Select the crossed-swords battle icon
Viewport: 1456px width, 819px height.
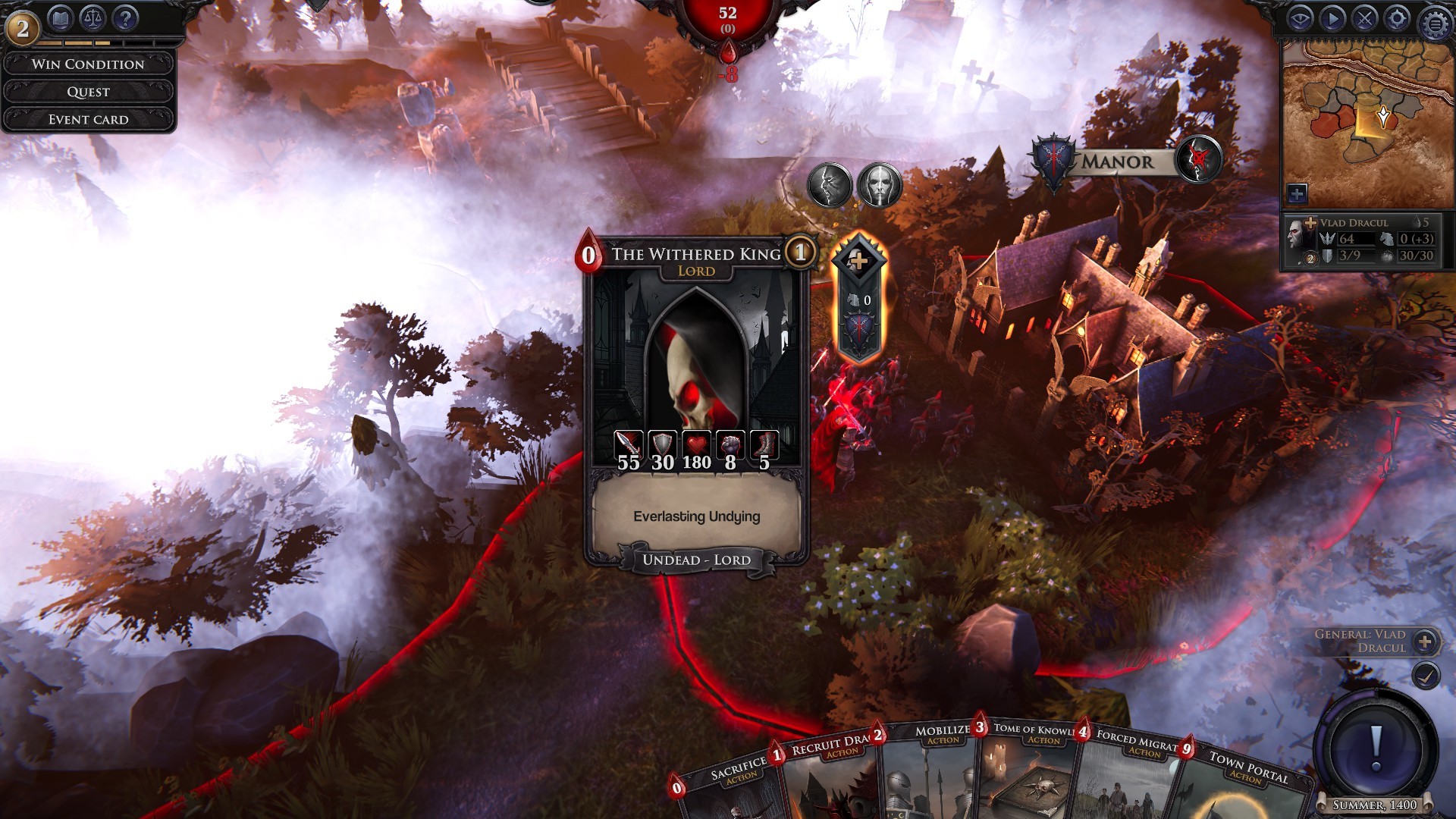[x=1365, y=19]
